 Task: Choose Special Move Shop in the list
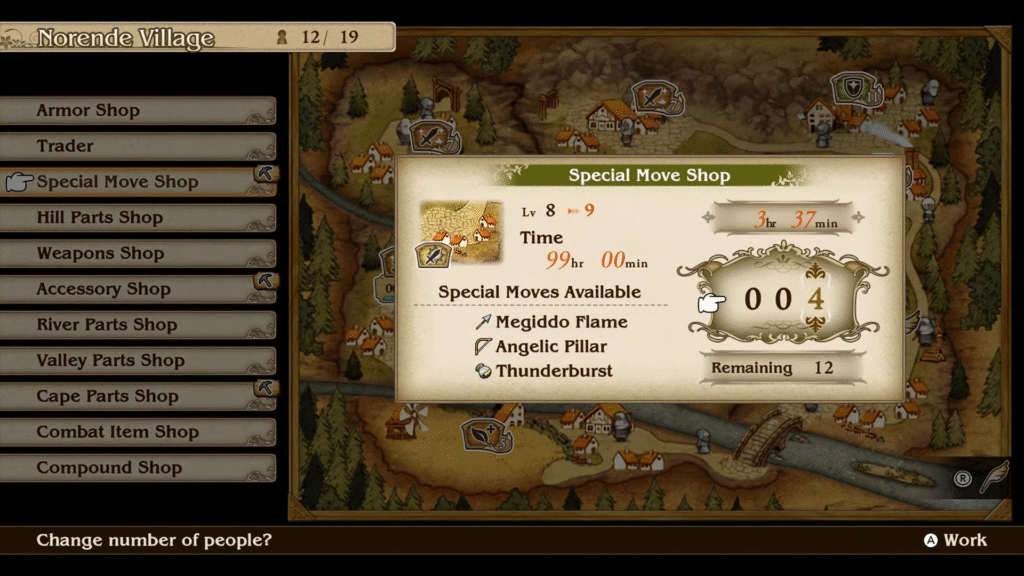(x=117, y=182)
